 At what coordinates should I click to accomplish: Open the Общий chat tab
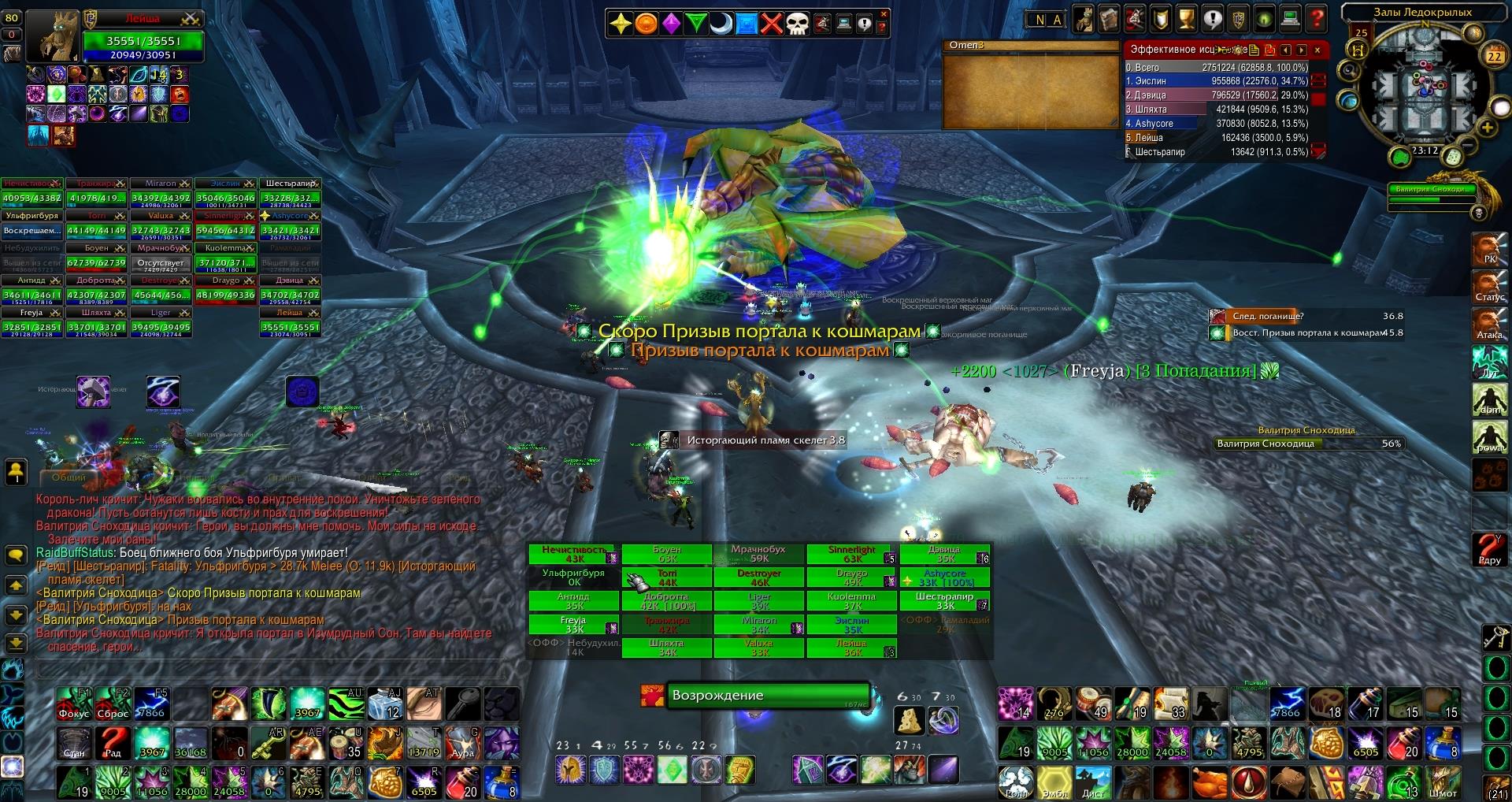69,477
